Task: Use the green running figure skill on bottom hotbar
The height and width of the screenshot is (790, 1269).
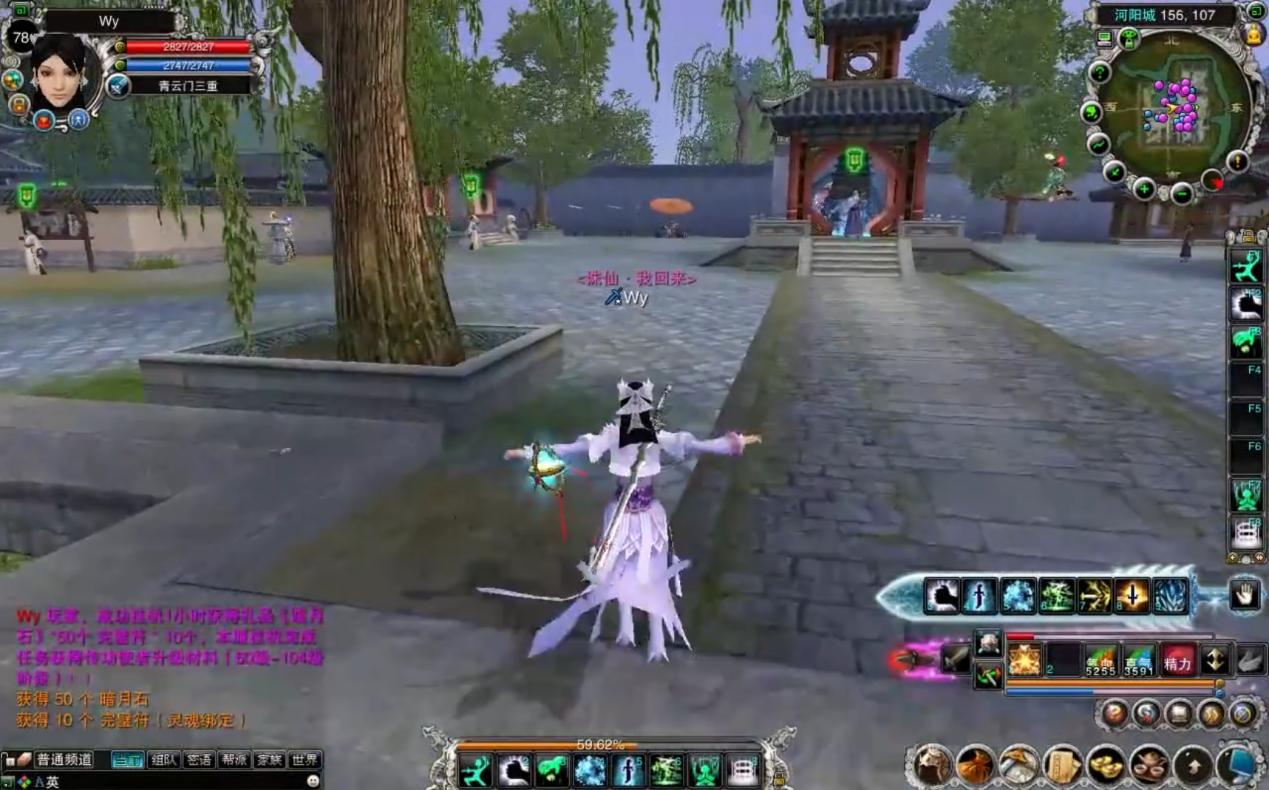Action: tap(475, 771)
